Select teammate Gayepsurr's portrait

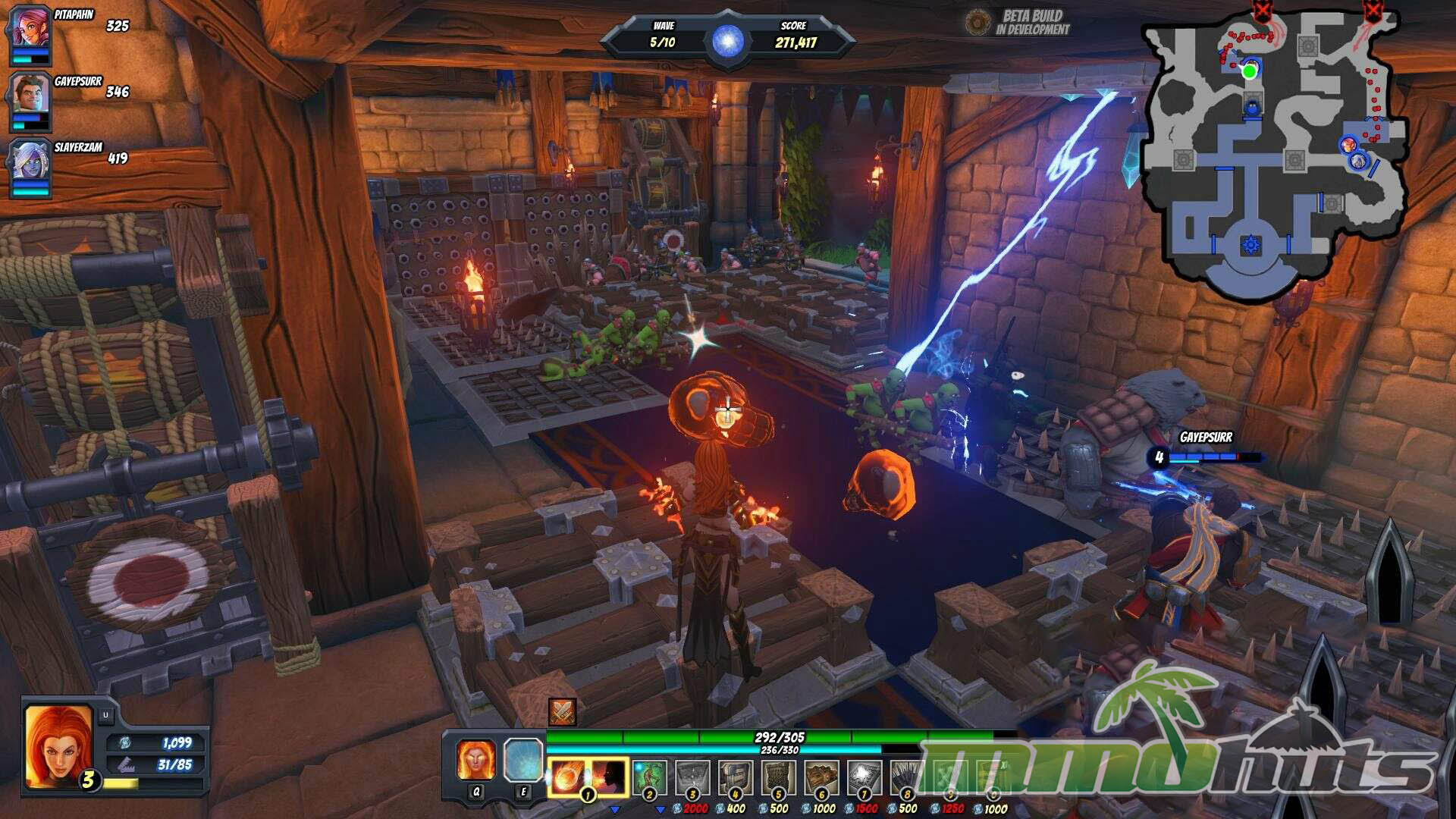pyautogui.click(x=30, y=95)
